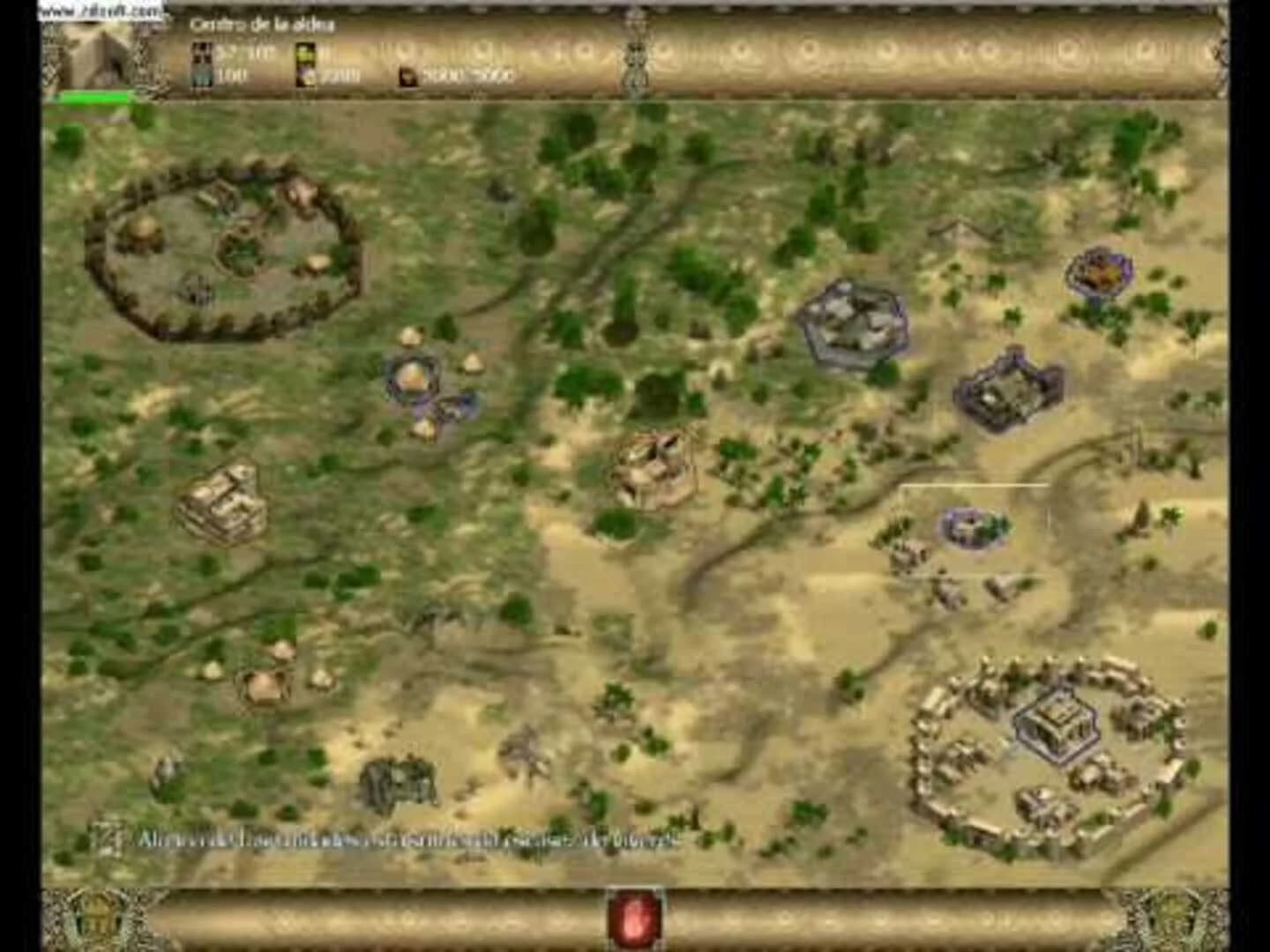The height and width of the screenshot is (952, 1270).
Task: Click the alert message about scarcity
Action: coord(406,838)
